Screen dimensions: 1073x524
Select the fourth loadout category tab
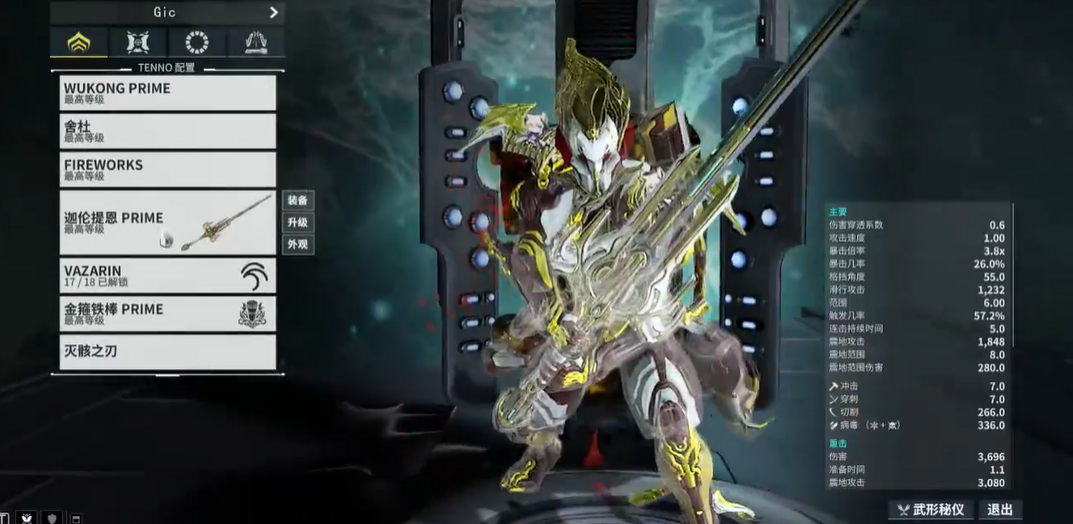[256, 42]
